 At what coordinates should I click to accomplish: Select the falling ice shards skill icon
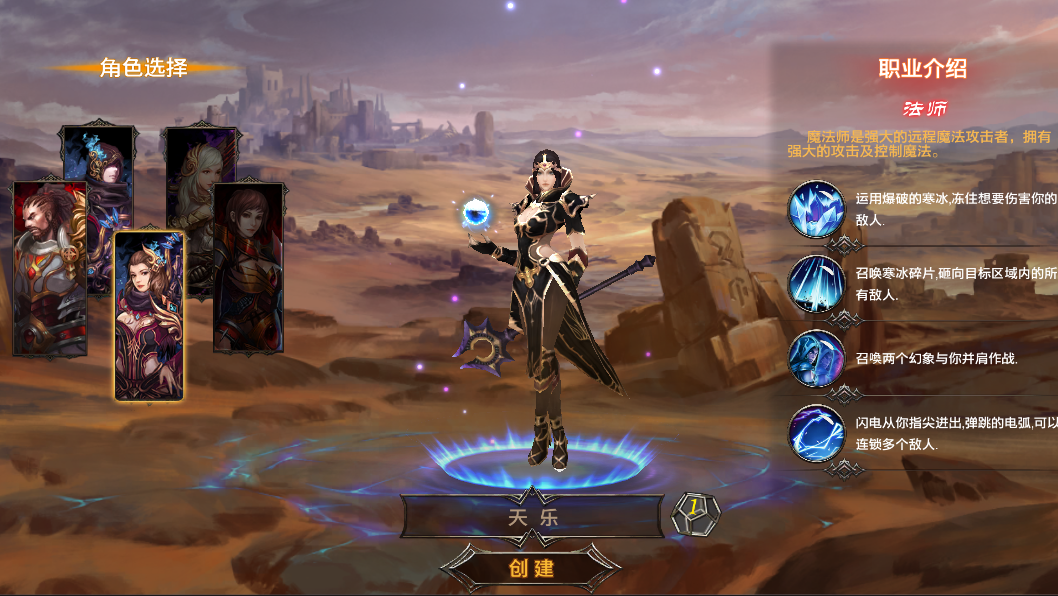[x=816, y=283]
